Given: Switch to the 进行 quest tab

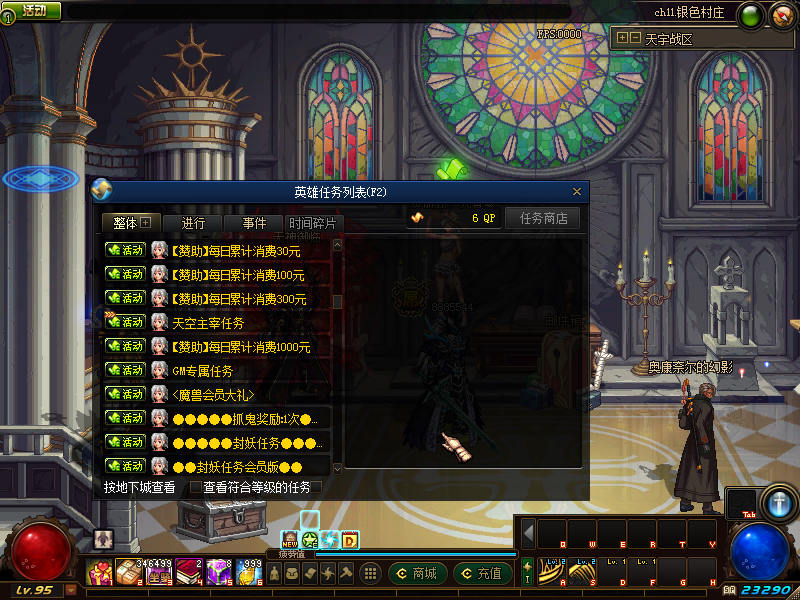Looking at the screenshot, I should [193, 223].
